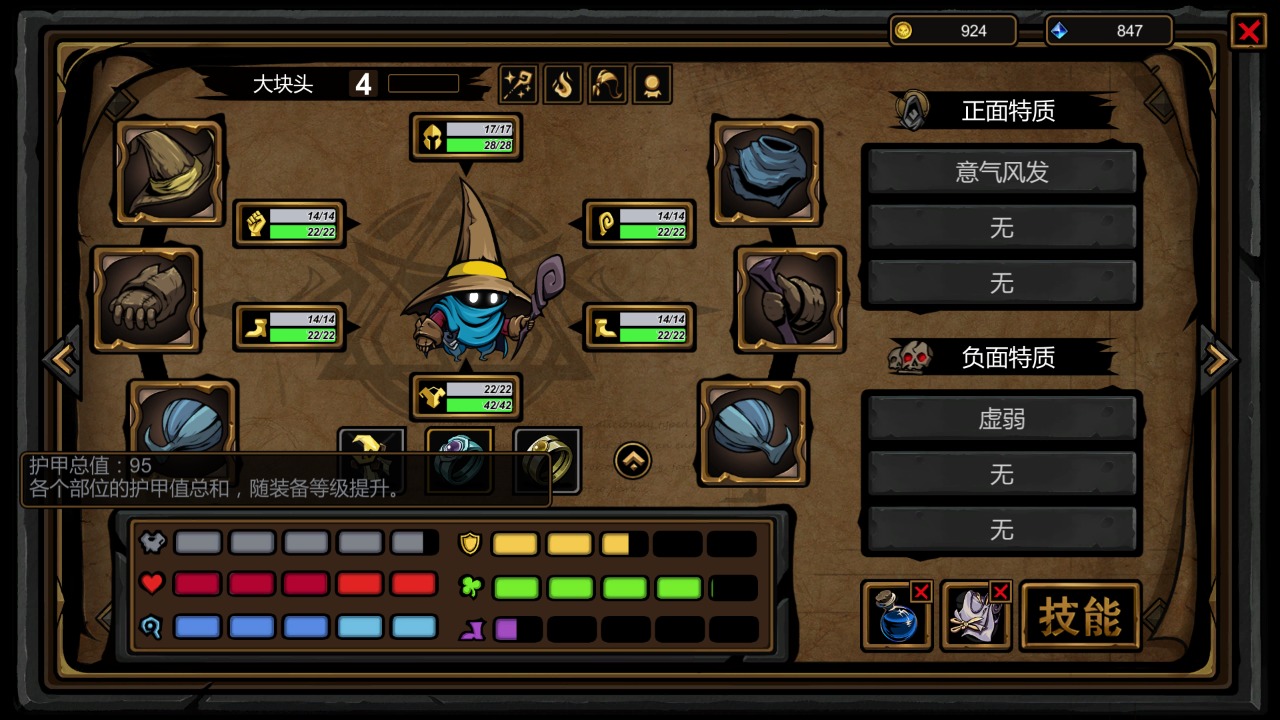Select the white robe item slot
The height and width of the screenshot is (720, 1280).
pyautogui.click(x=975, y=616)
